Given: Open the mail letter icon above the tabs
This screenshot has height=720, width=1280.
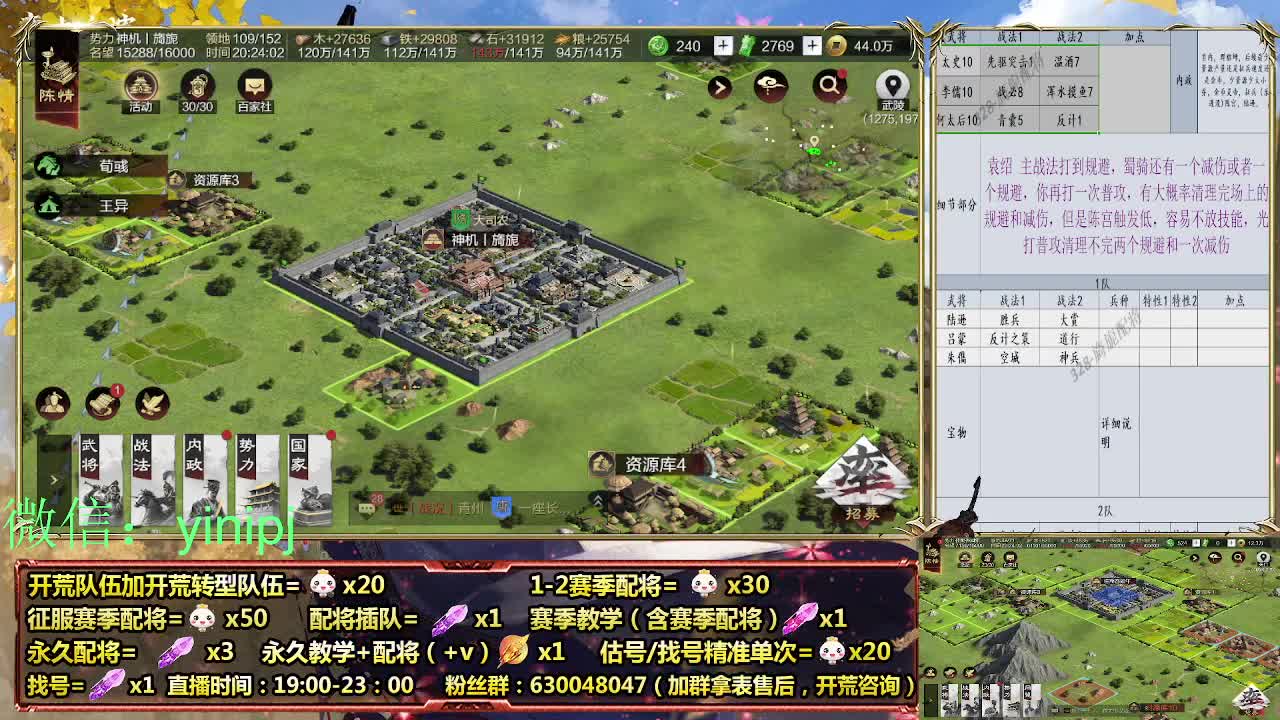Looking at the screenshot, I should 100,404.
